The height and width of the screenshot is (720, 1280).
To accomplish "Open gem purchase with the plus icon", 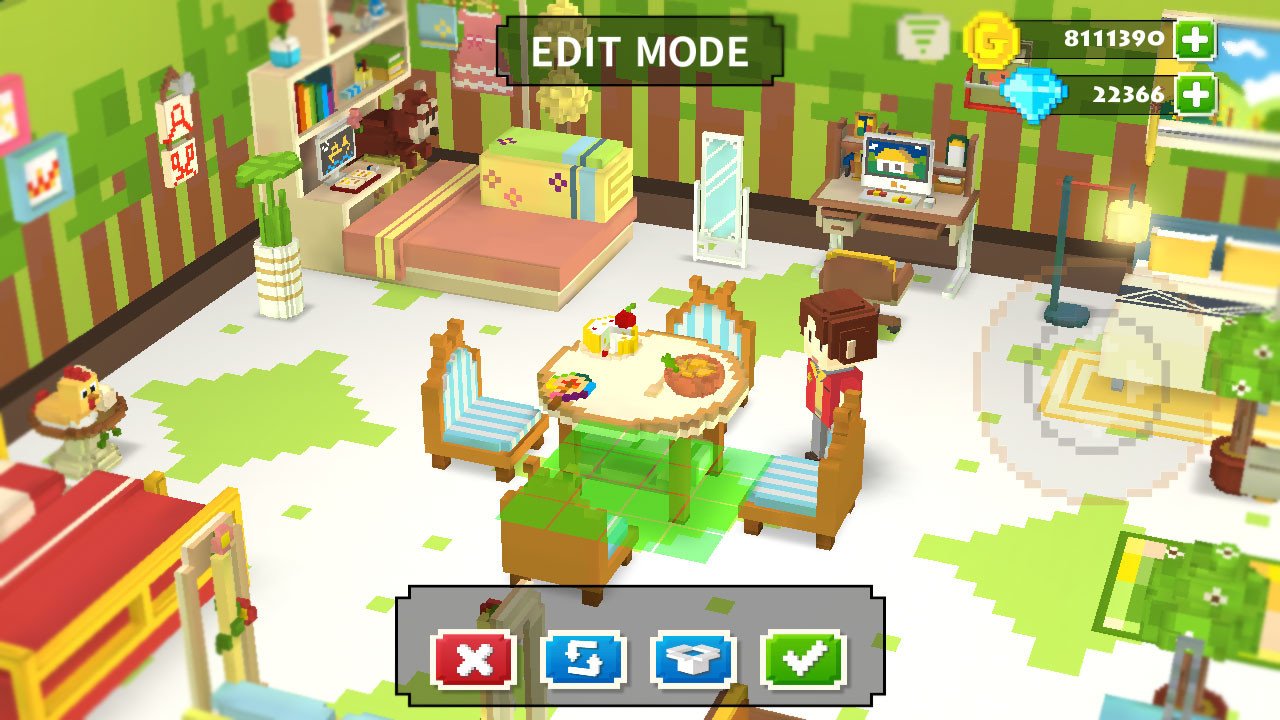I will [x=1194, y=94].
